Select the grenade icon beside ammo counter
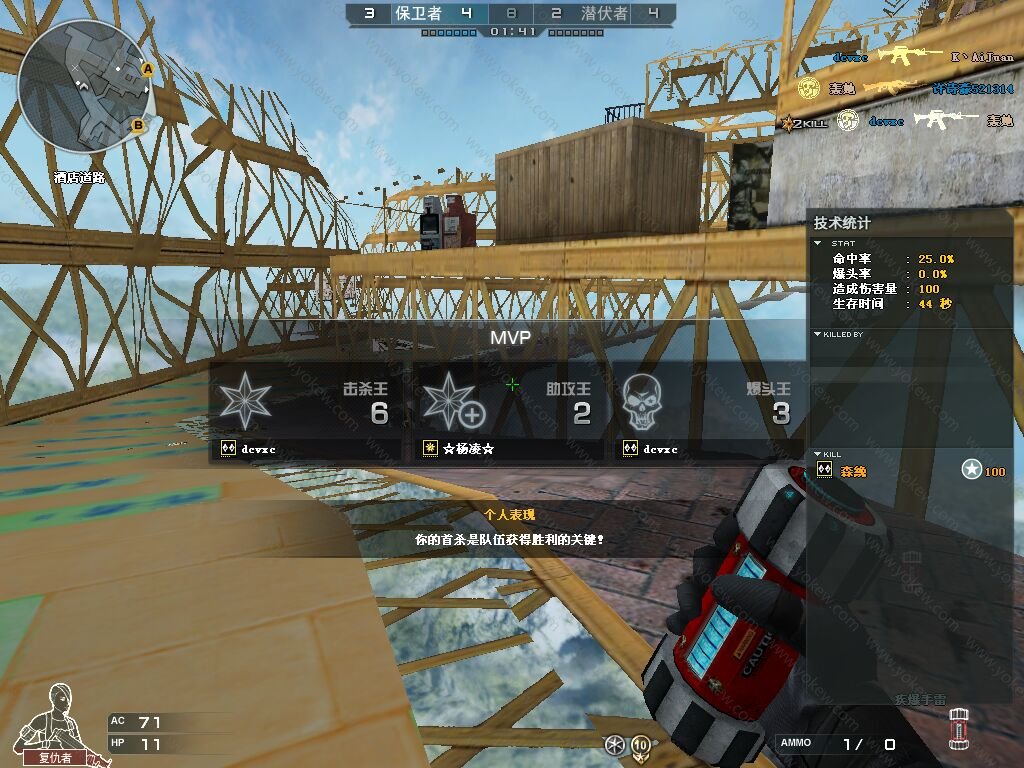This screenshot has width=1024, height=768. pos(958,729)
